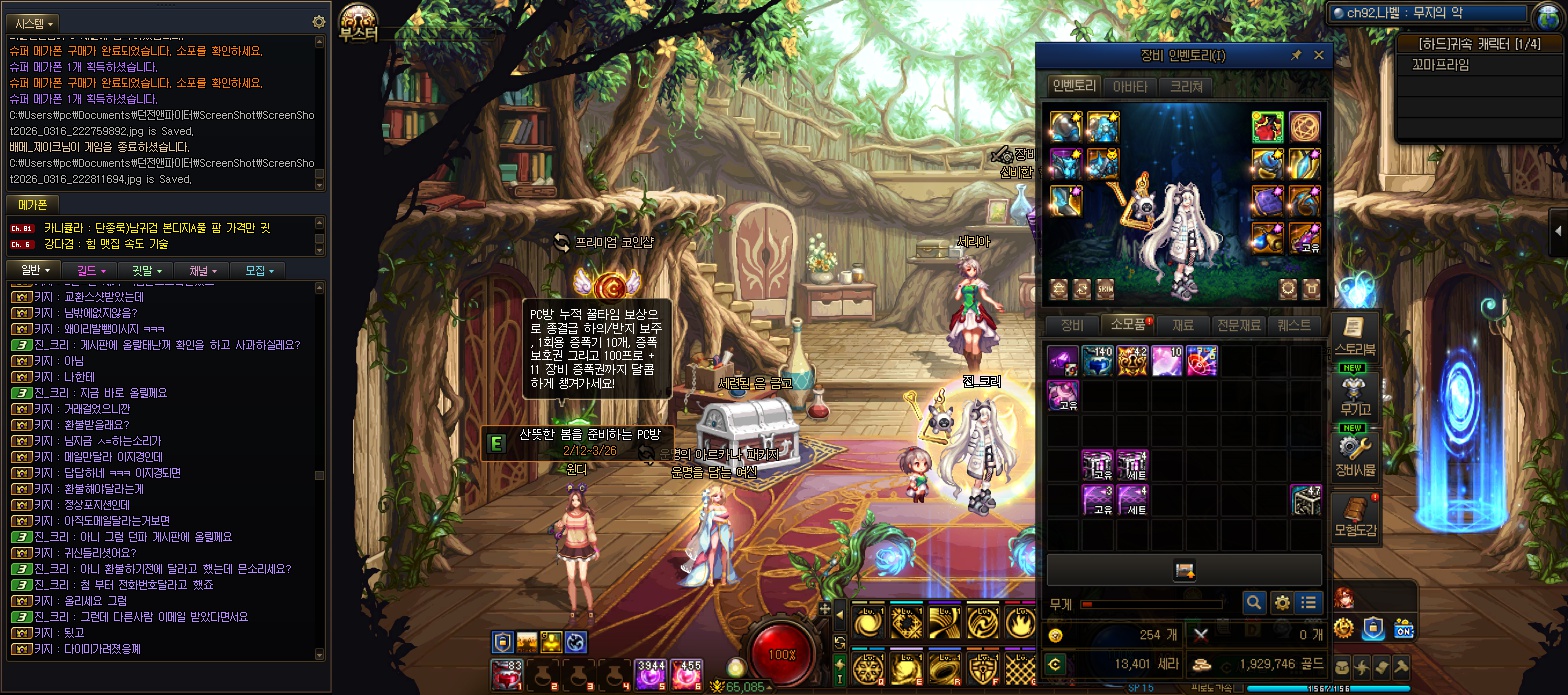Screen dimensions: 1568x695
Task: Open the 모험도감 adventure book
Action: (x=1355, y=515)
